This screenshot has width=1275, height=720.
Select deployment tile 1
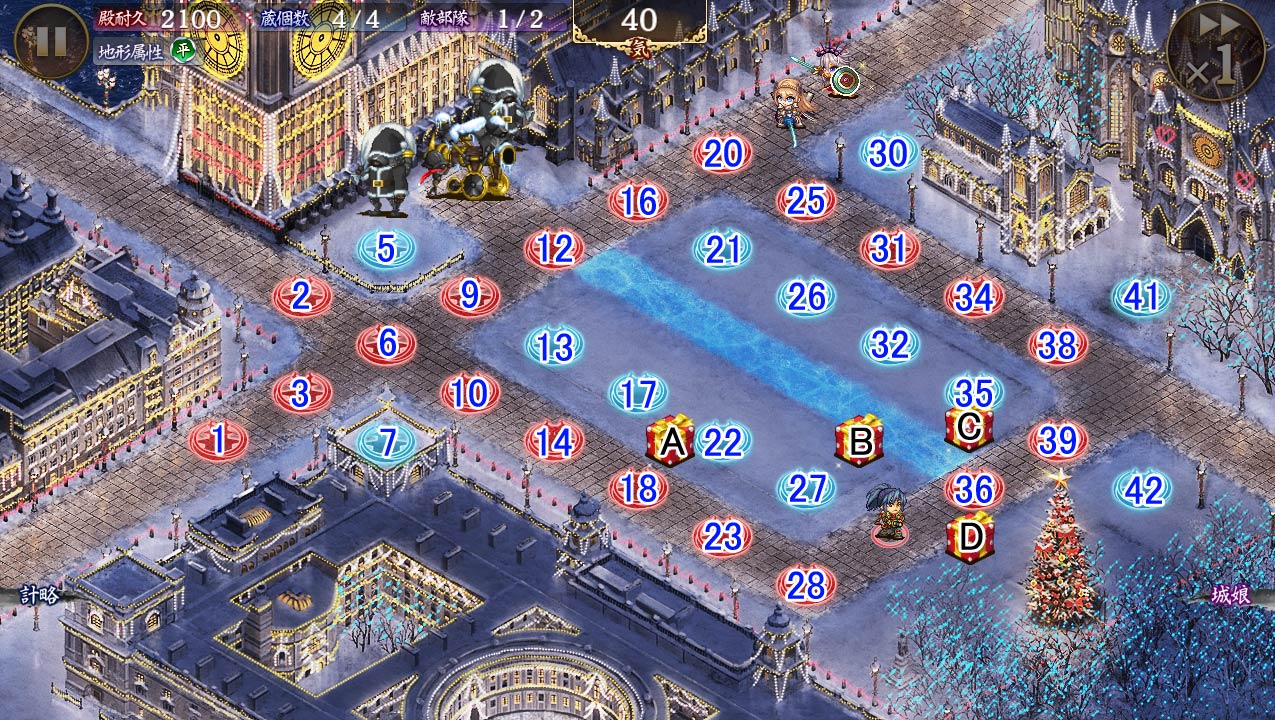(x=218, y=440)
